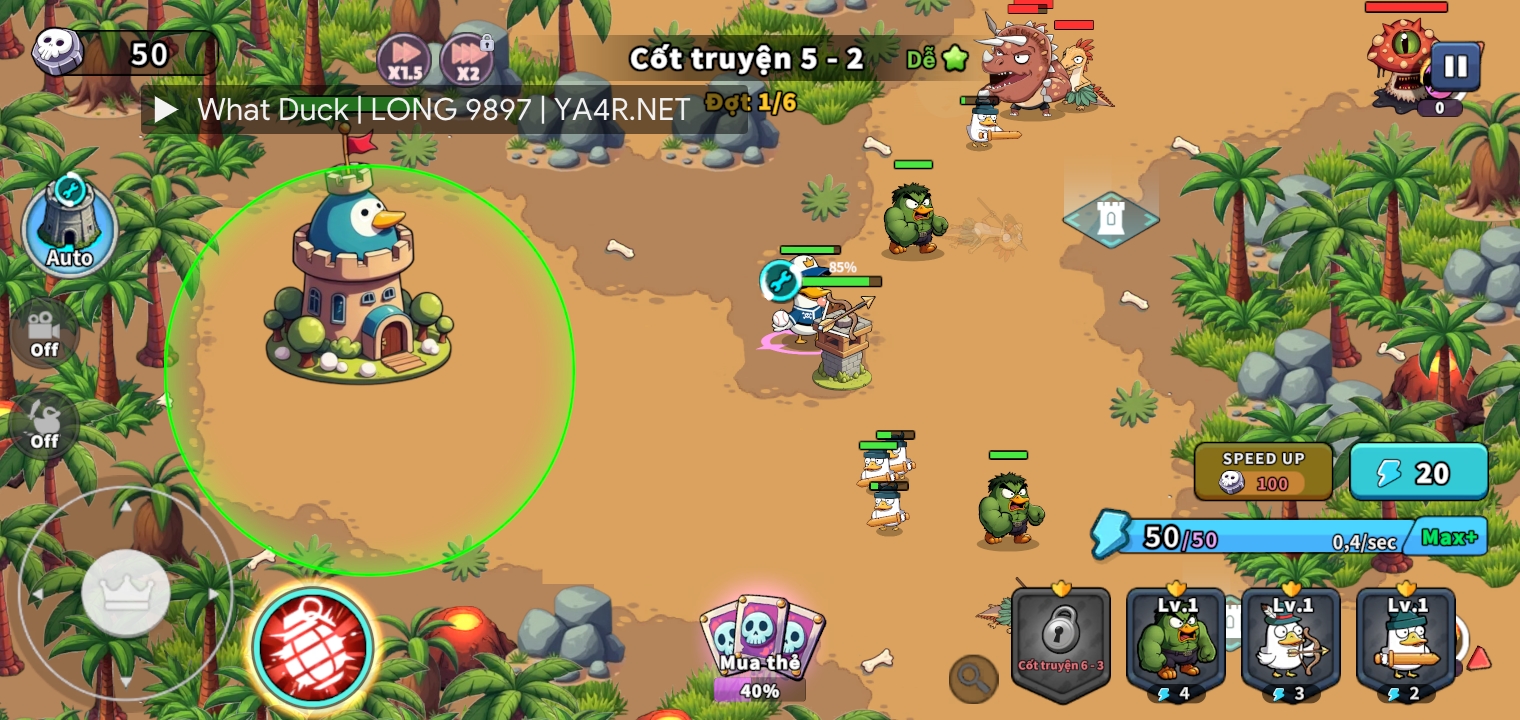Image resolution: width=1520 pixels, height=720 pixels.
Task: Tap the locked X2 speed button
Action: click(x=467, y=59)
